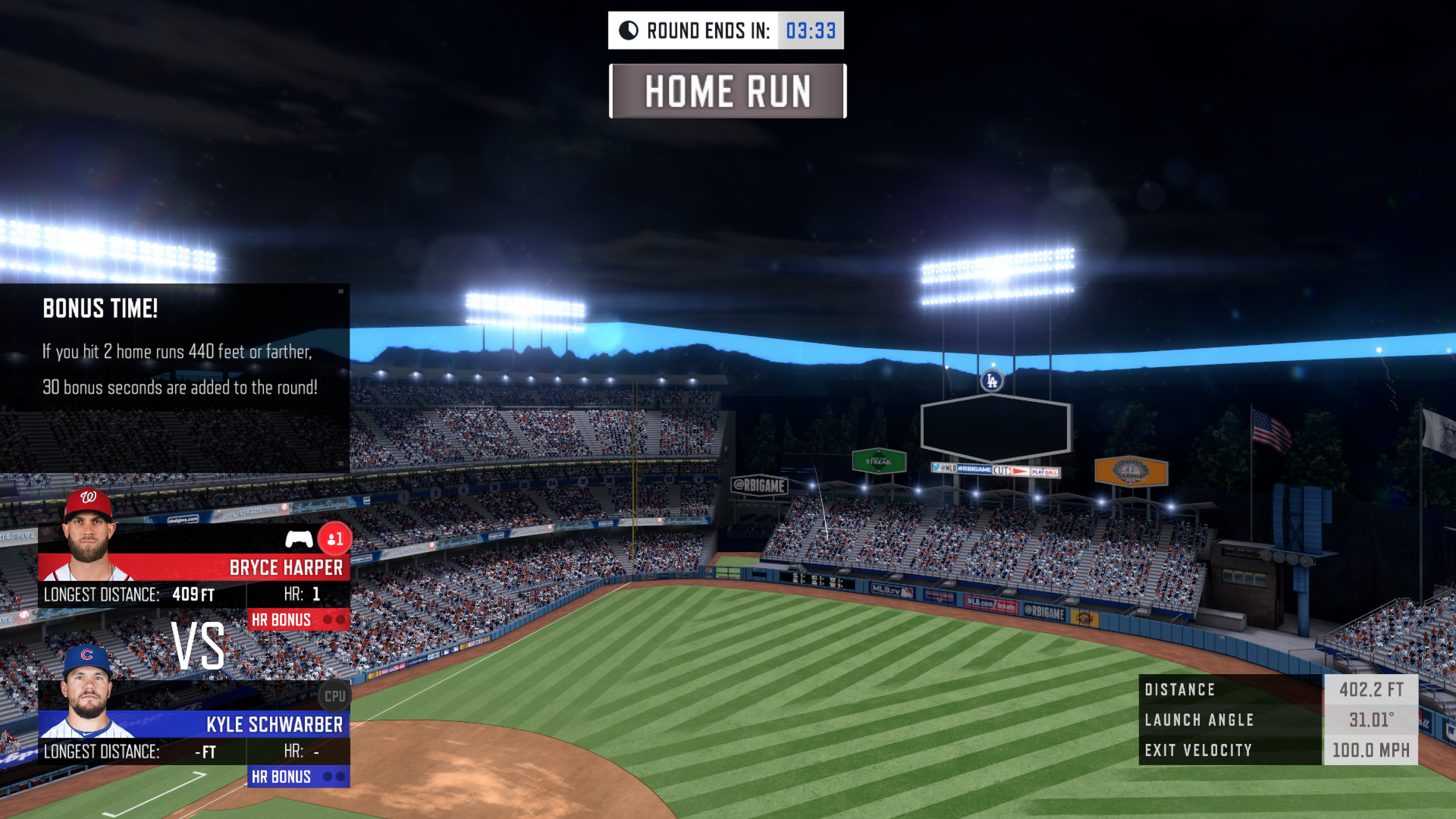
Task: Toggle the first HR Bonus dot for Schwarber
Action: [x=328, y=777]
